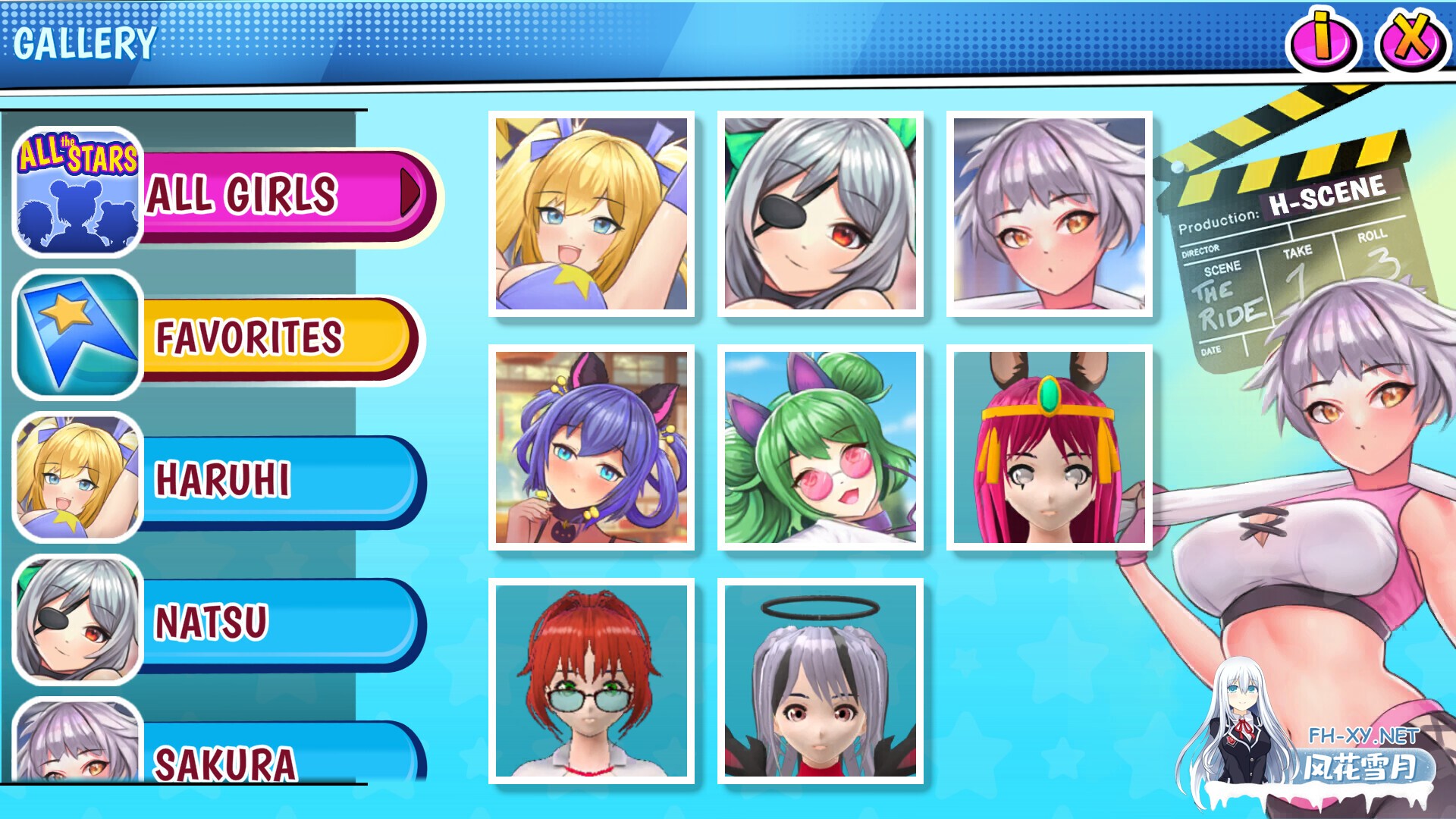Close the gallery with the X button

[1412, 39]
